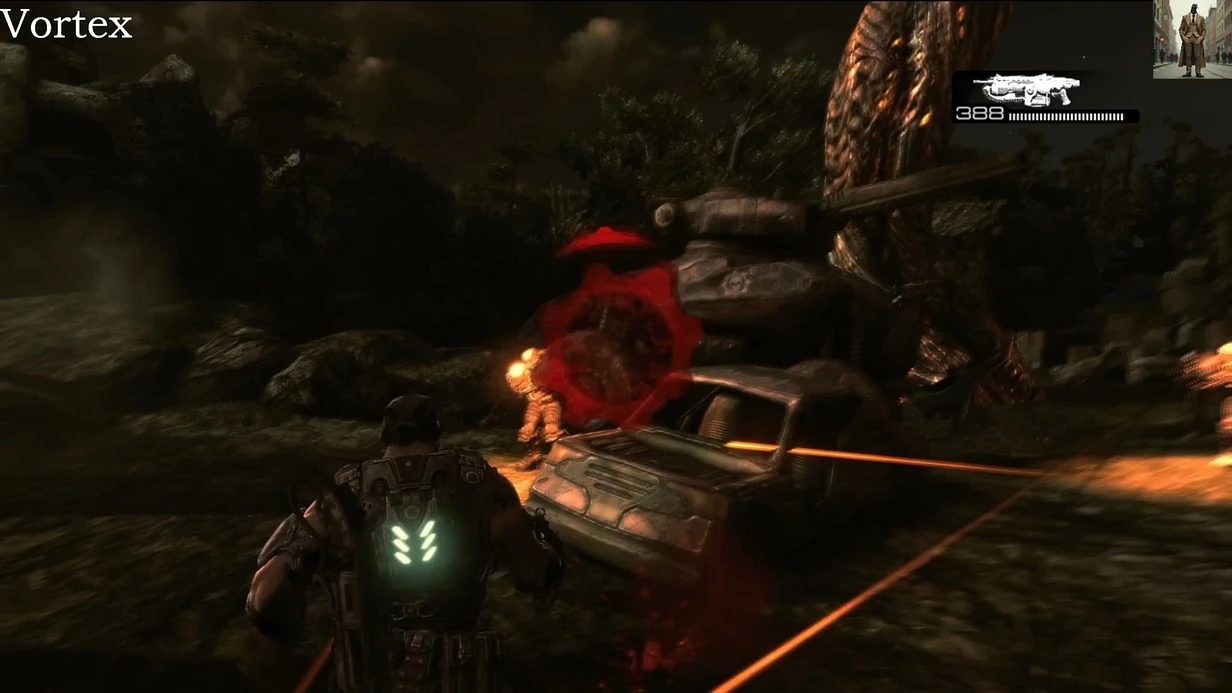The height and width of the screenshot is (693, 1232).
Task: Click the trench-coat figure thumbnail overlay
Action: (x=1191, y=39)
